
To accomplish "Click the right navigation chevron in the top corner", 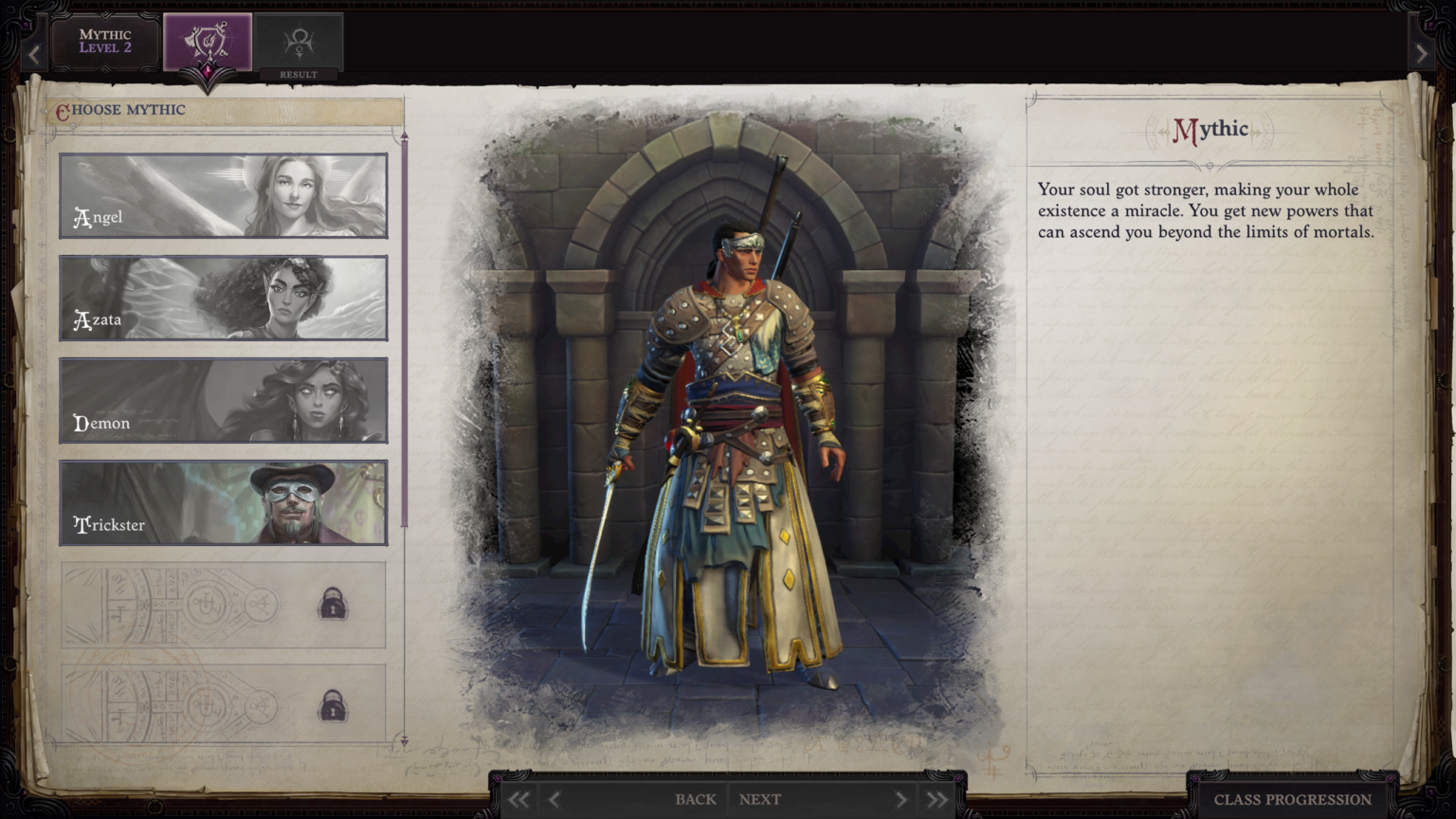I will [x=1422, y=54].
